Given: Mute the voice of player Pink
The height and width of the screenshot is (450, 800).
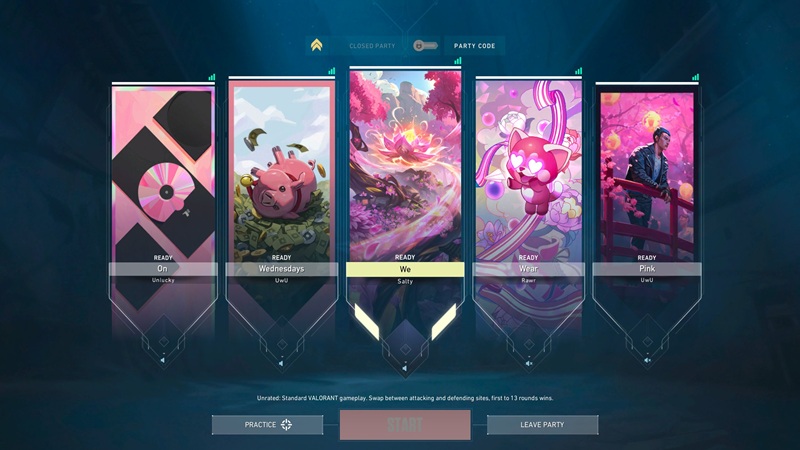Looking at the screenshot, I should coord(647,360).
